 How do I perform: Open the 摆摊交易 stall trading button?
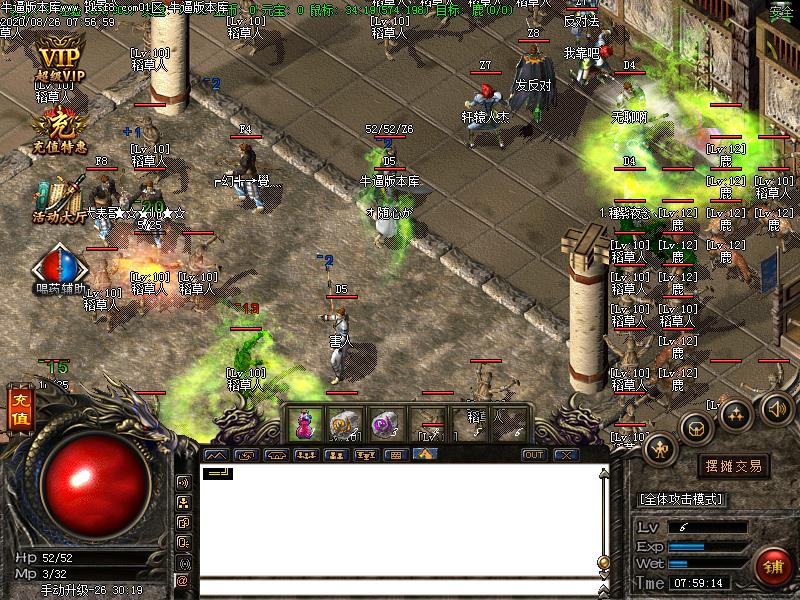tap(734, 466)
